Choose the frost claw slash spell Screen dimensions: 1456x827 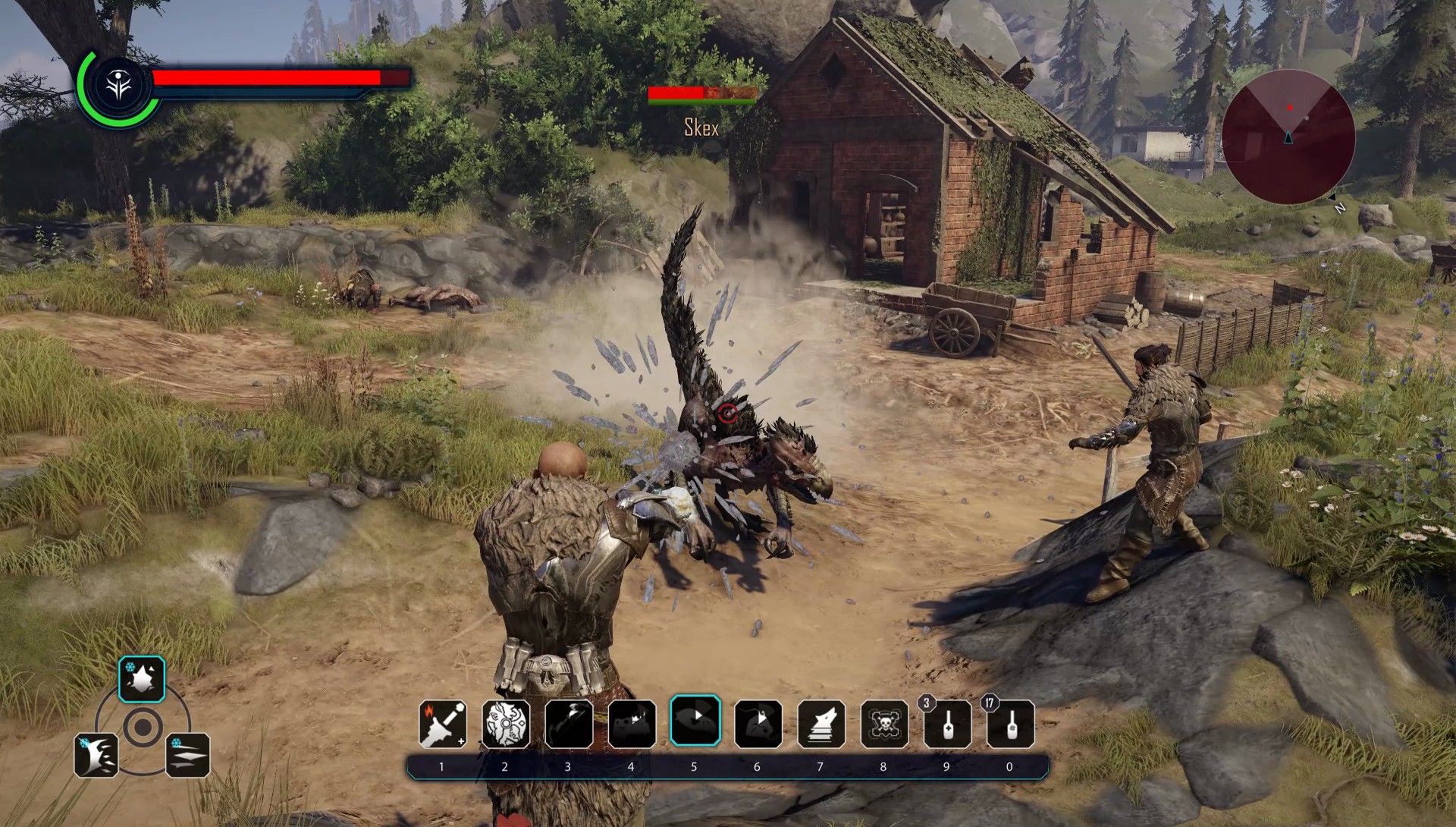point(96,755)
